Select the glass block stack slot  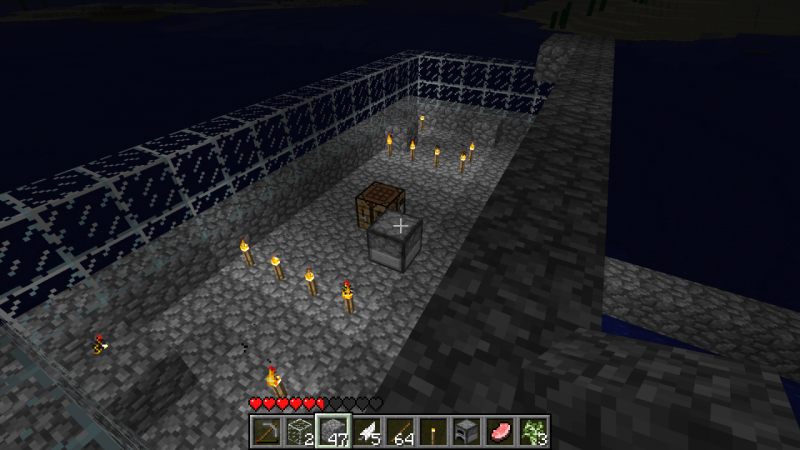click(298, 431)
